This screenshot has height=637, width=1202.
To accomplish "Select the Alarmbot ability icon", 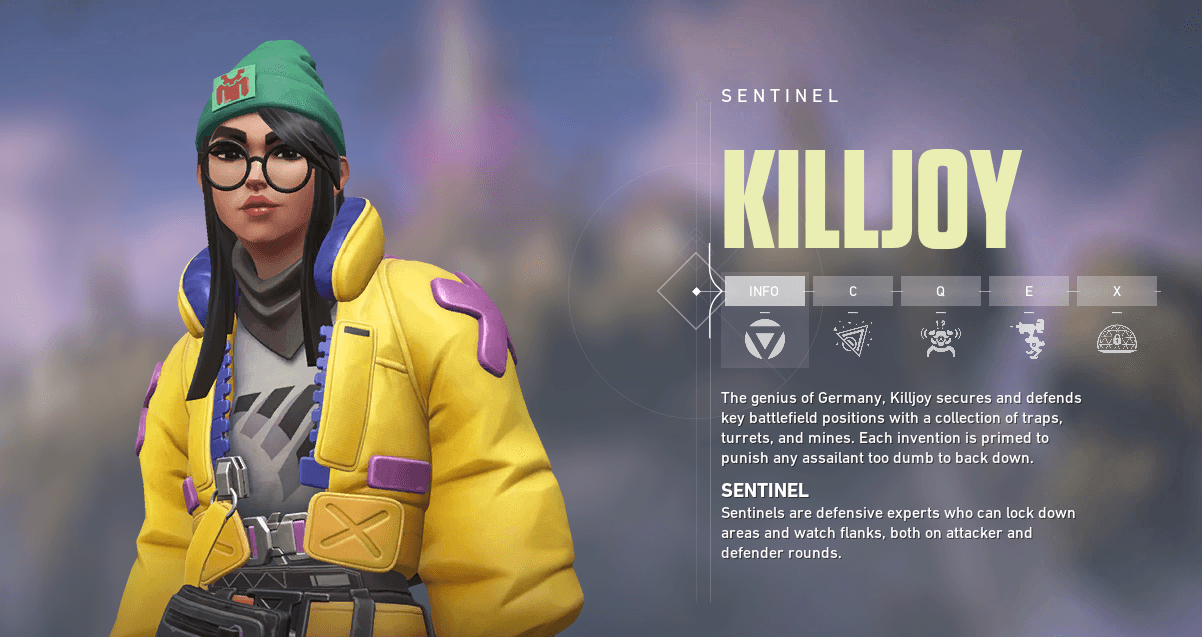I will pos(940,340).
